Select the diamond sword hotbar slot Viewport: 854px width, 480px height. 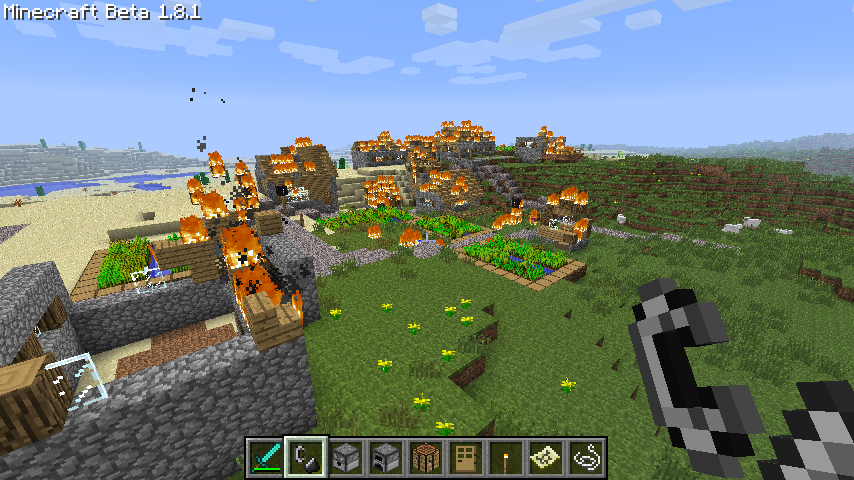266,457
